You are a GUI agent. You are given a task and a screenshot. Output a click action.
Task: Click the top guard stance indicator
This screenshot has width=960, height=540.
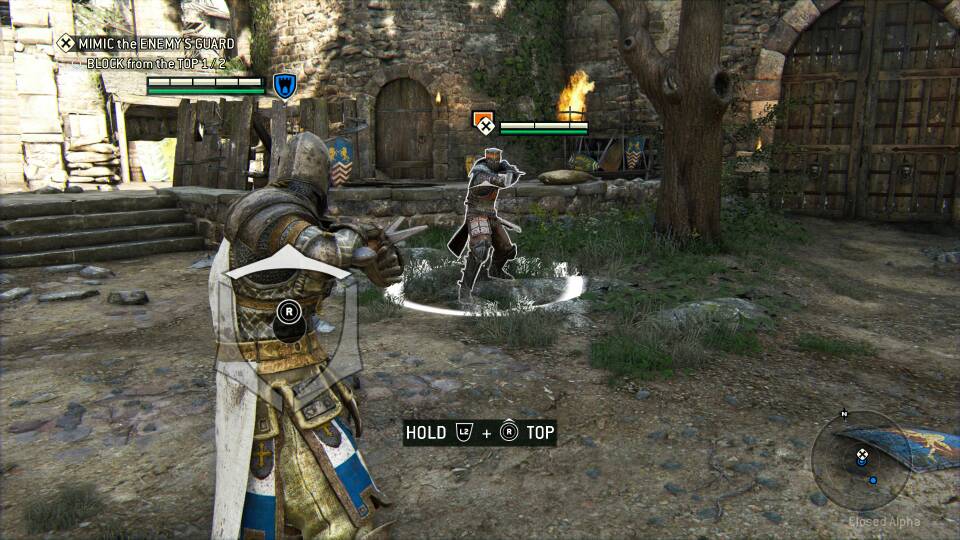288,261
